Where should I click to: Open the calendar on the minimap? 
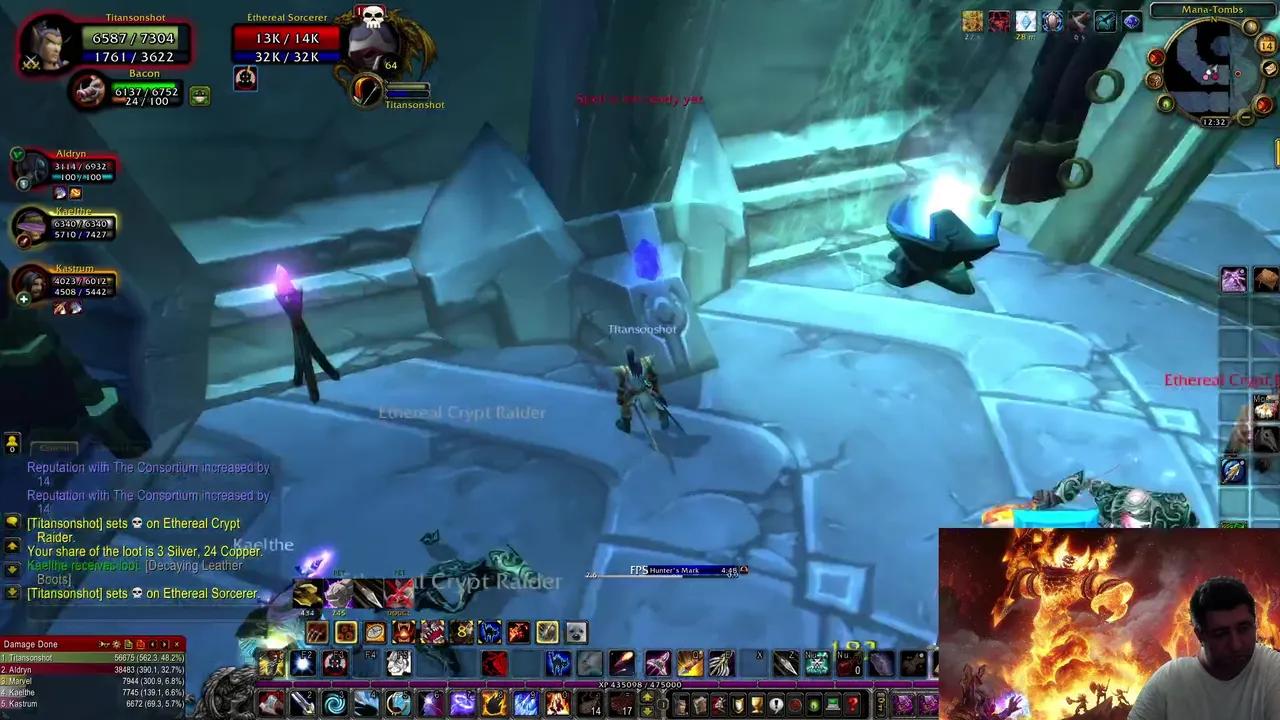click(1266, 43)
